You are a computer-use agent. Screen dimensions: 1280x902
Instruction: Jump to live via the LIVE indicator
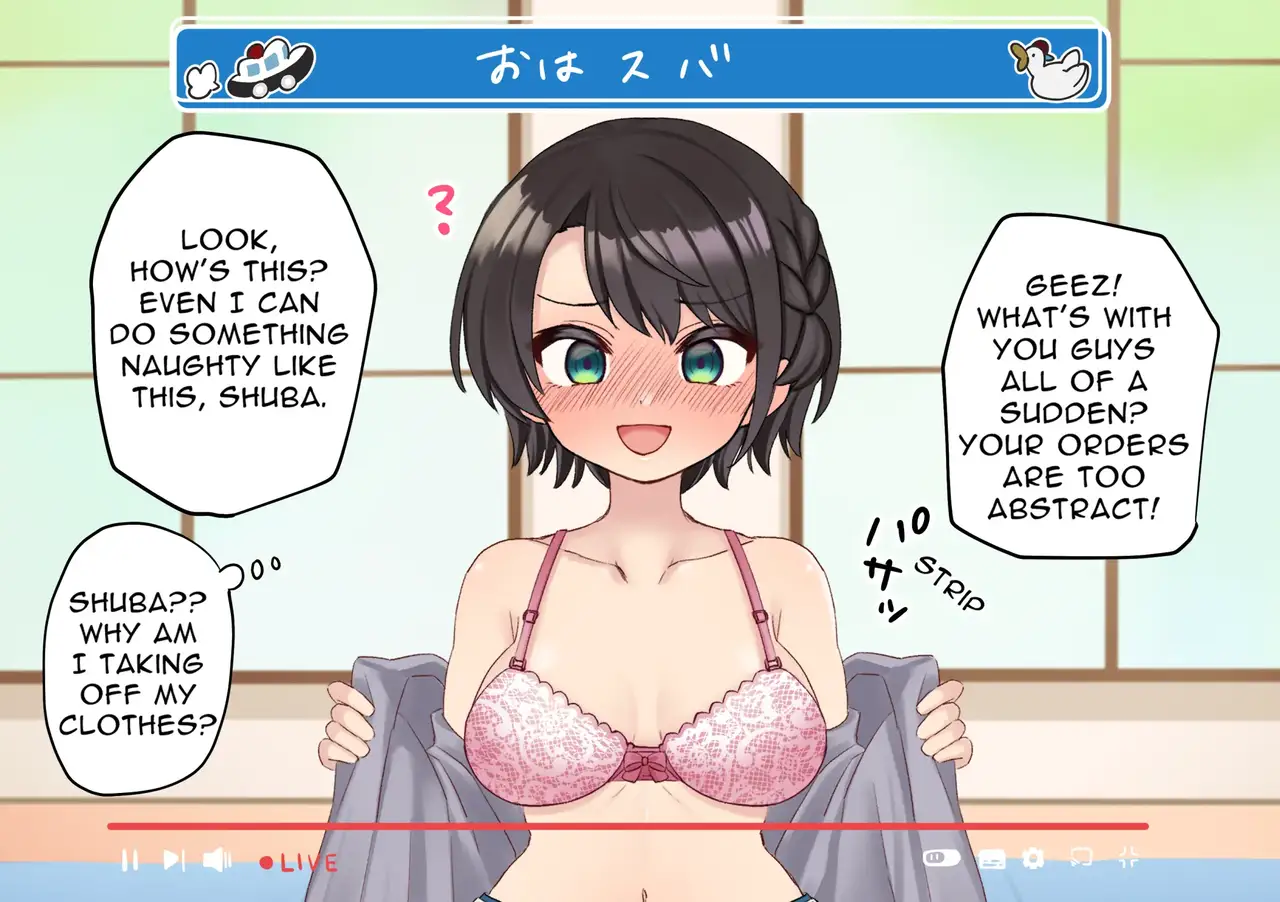tap(299, 861)
